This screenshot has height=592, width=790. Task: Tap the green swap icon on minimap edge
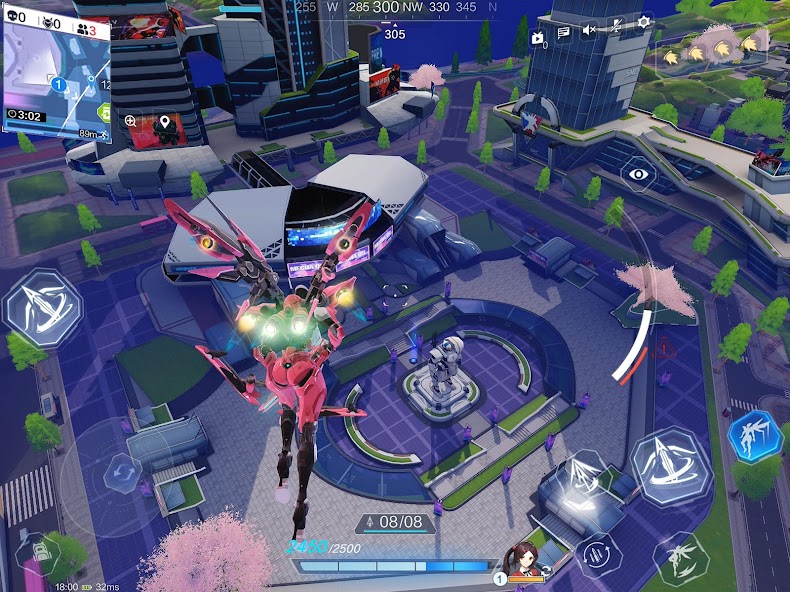click(x=102, y=111)
